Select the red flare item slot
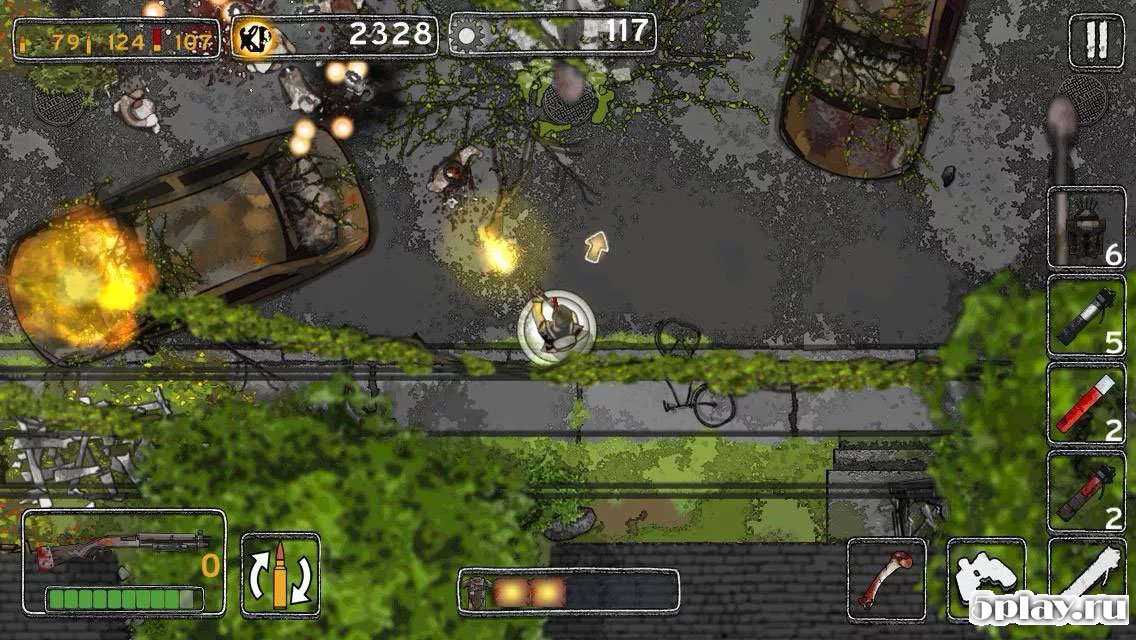Image resolution: width=1136 pixels, height=640 pixels. (x=1086, y=404)
